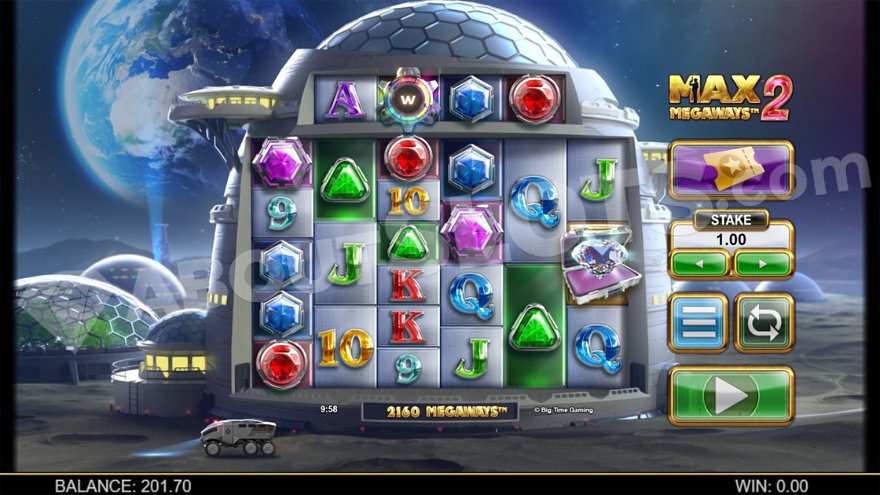Open the autoplay settings
This screenshot has height=495, width=880.
764,322
